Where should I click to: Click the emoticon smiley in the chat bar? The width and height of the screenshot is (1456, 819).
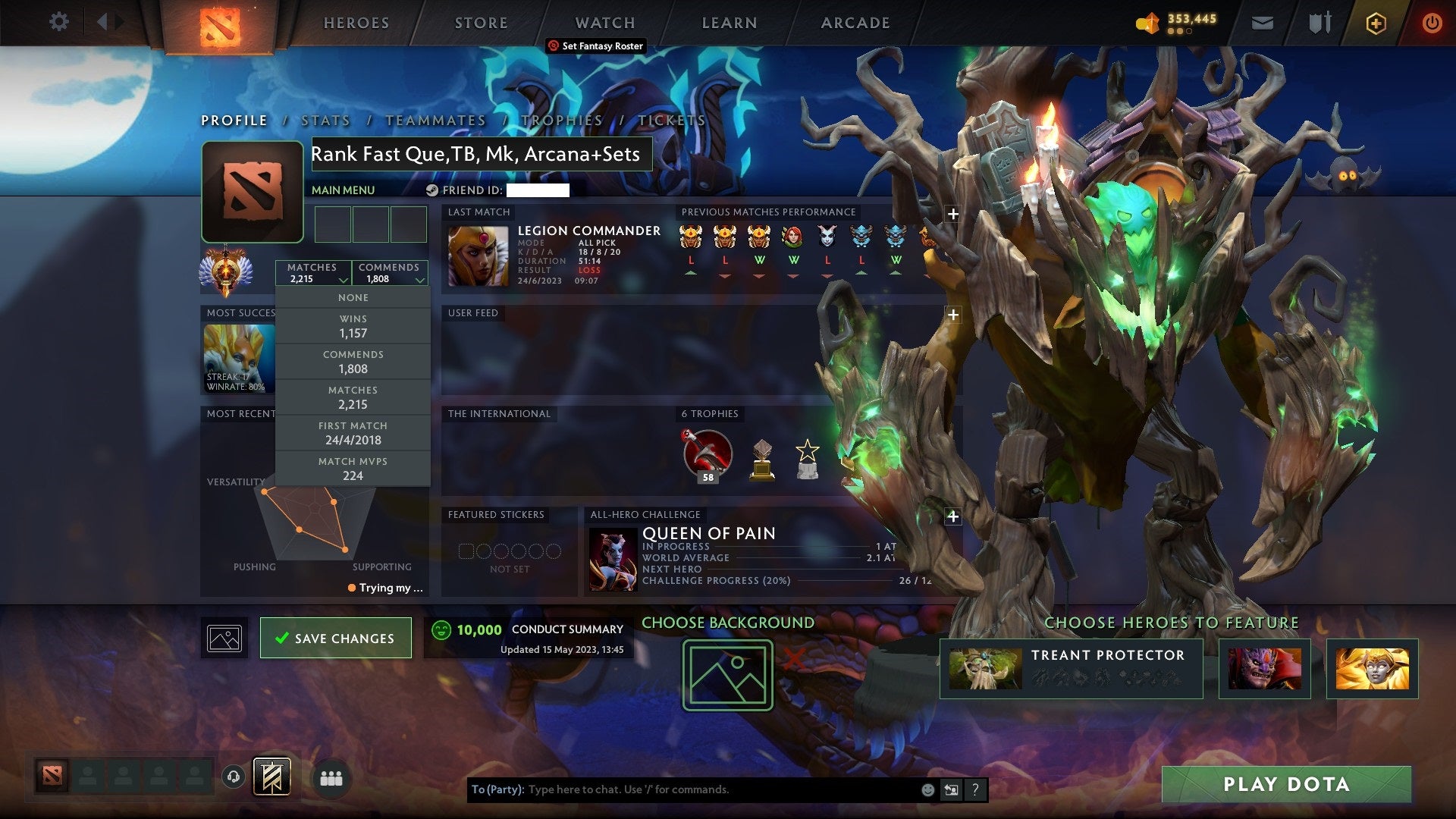[x=927, y=789]
